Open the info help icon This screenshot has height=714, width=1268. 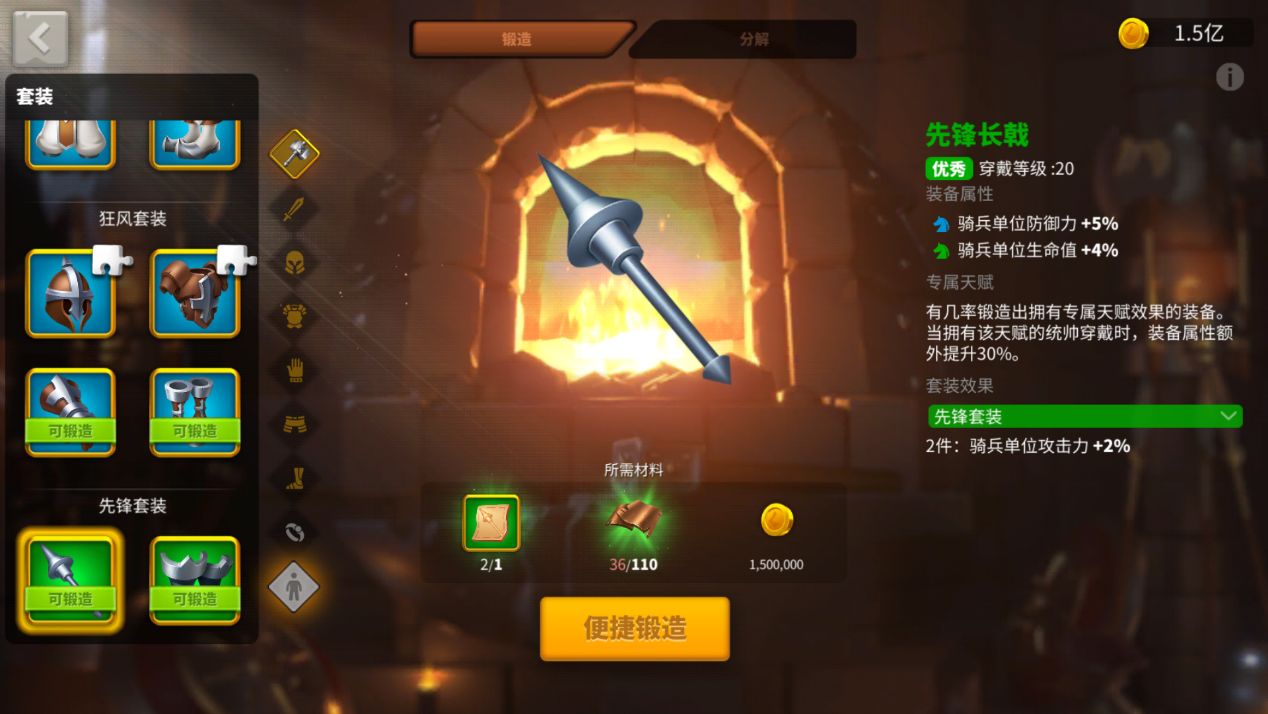[1229, 77]
